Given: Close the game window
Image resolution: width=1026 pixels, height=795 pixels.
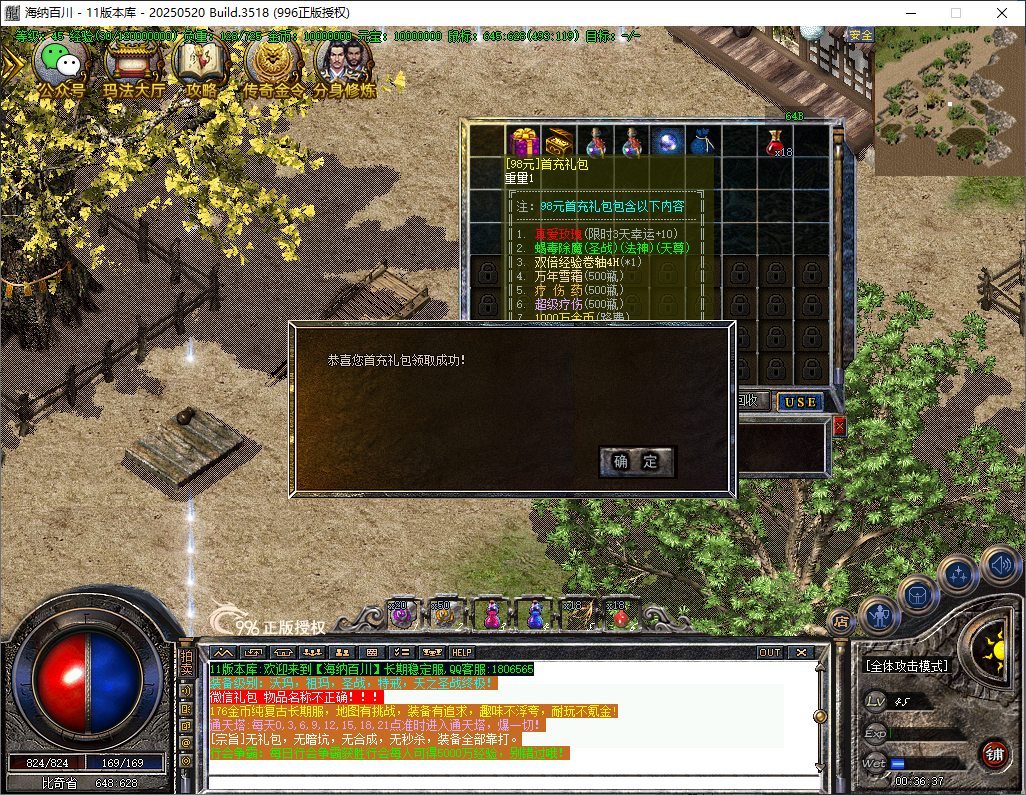Looking at the screenshot, I should tap(1002, 12).
